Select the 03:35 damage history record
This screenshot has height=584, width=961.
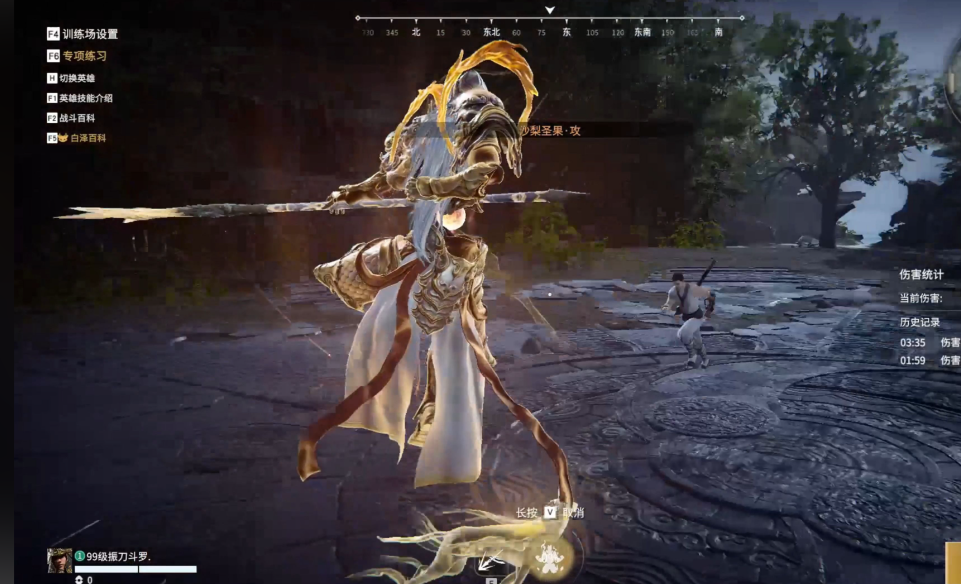click(x=929, y=342)
